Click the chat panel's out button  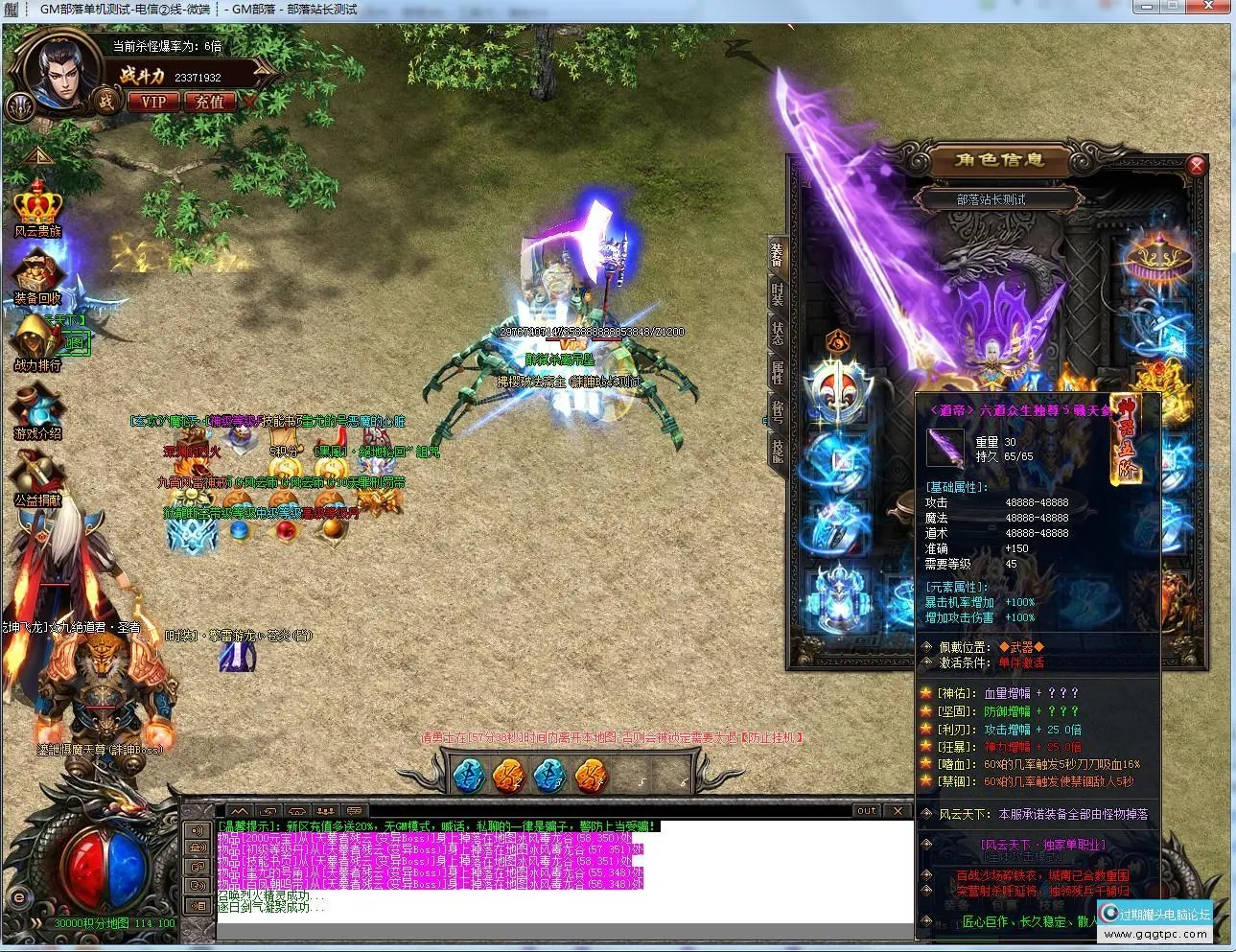[867, 811]
